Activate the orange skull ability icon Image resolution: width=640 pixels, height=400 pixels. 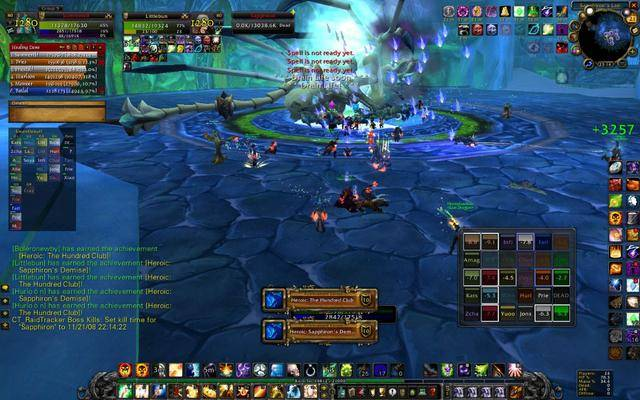coord(142,370)
